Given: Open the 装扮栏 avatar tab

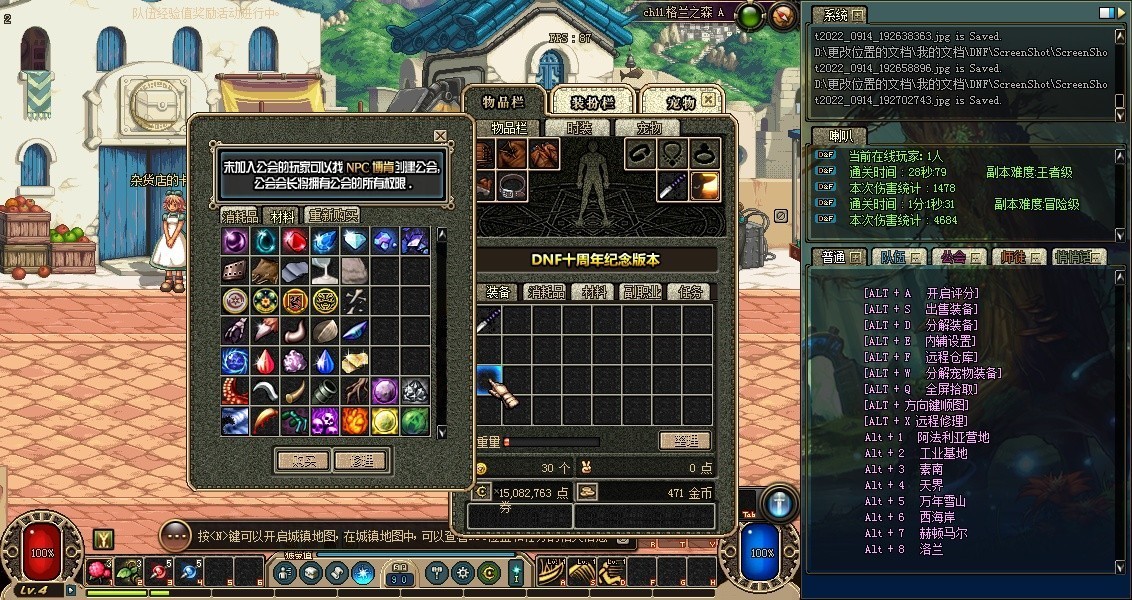Looking at the screenshot, I should [592, 102].
